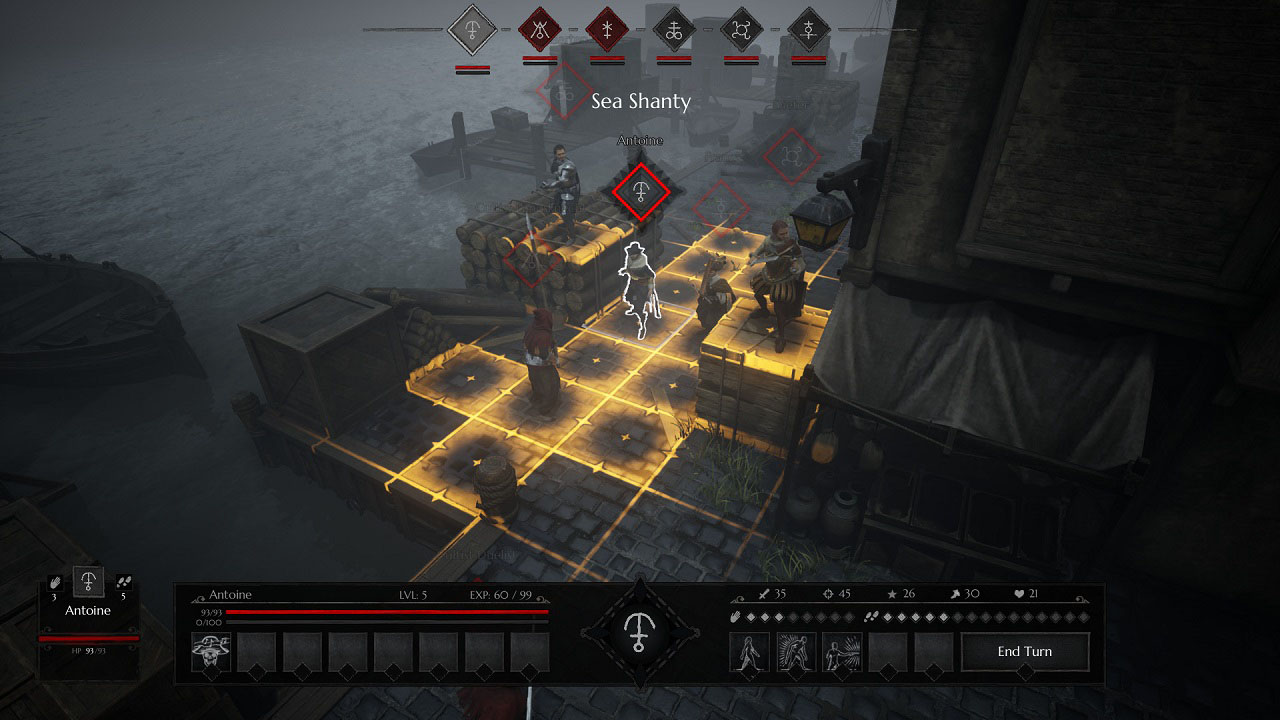
Task: Click the red enemy marker above Antoine's head
Action: tap(640, 191)
